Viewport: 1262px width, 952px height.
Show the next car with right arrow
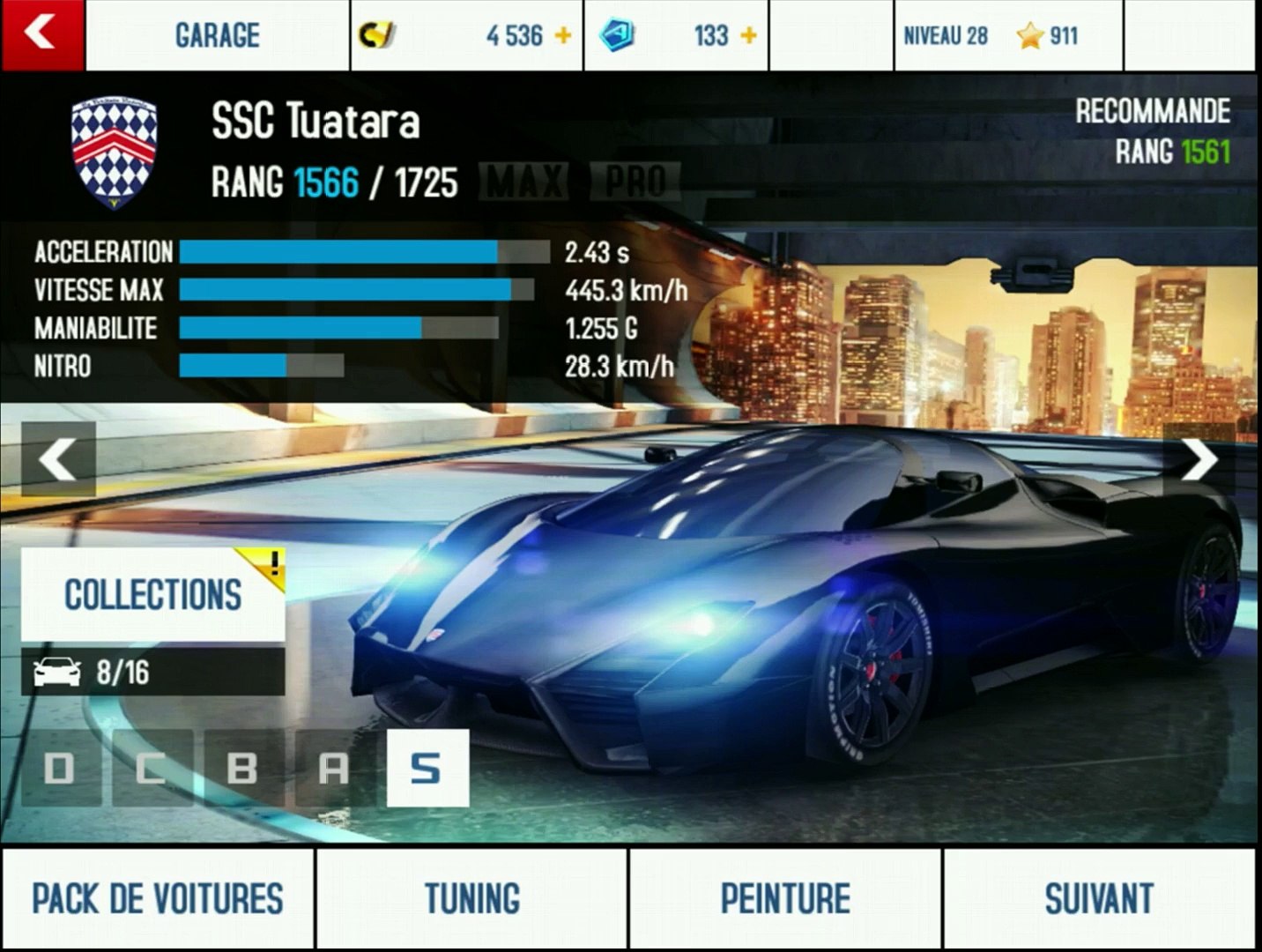(1199, 459)
